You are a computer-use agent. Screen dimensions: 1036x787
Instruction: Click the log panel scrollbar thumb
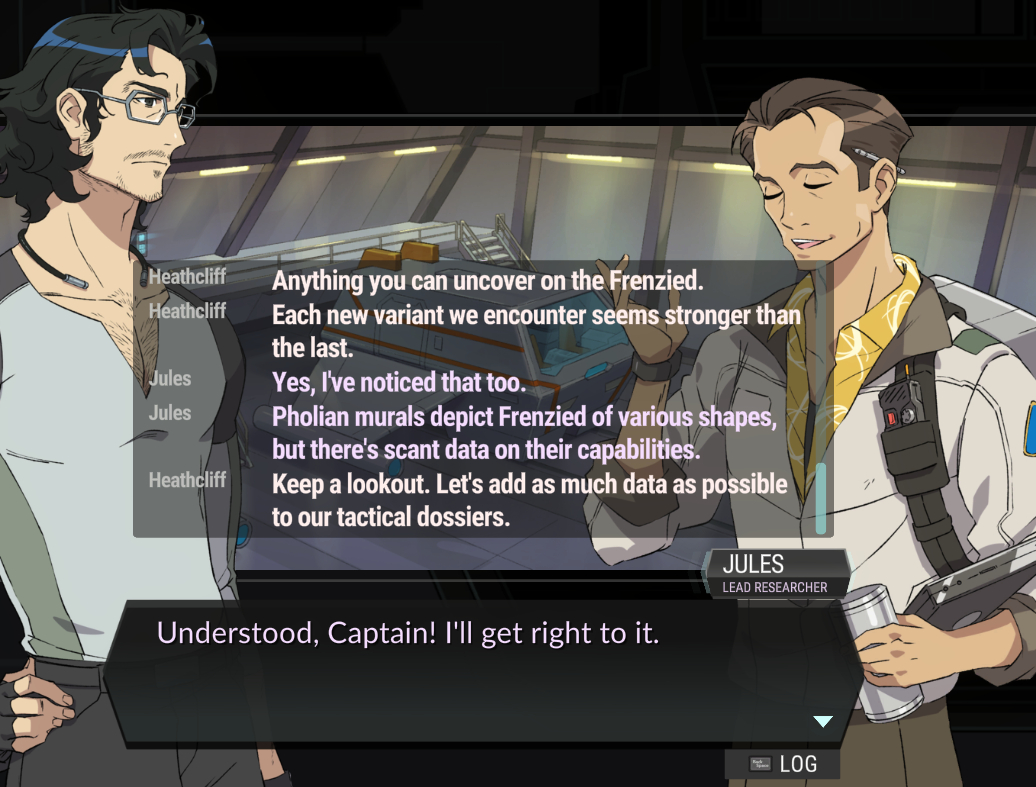tap(821, 497)
